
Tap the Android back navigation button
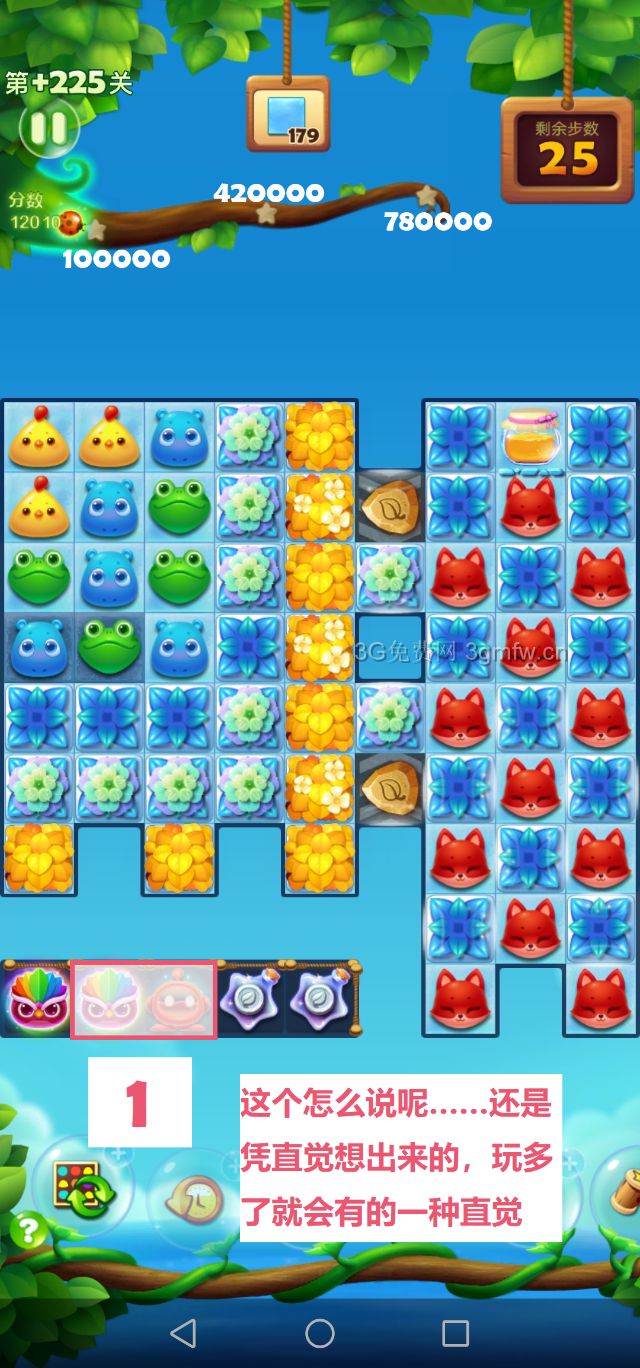click(183, 1332)
